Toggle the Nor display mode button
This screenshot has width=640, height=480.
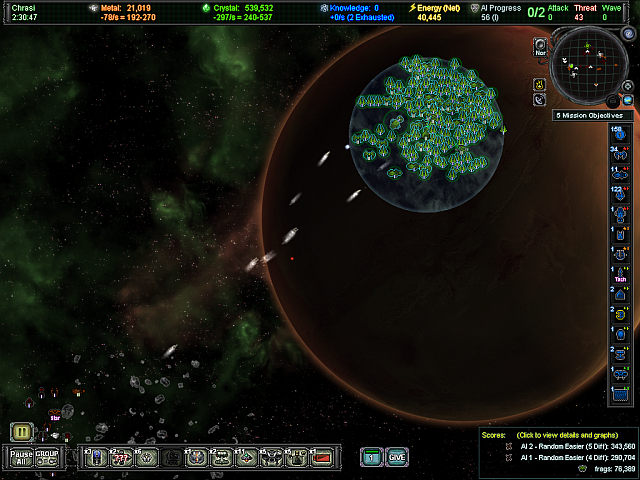[540, 45]
